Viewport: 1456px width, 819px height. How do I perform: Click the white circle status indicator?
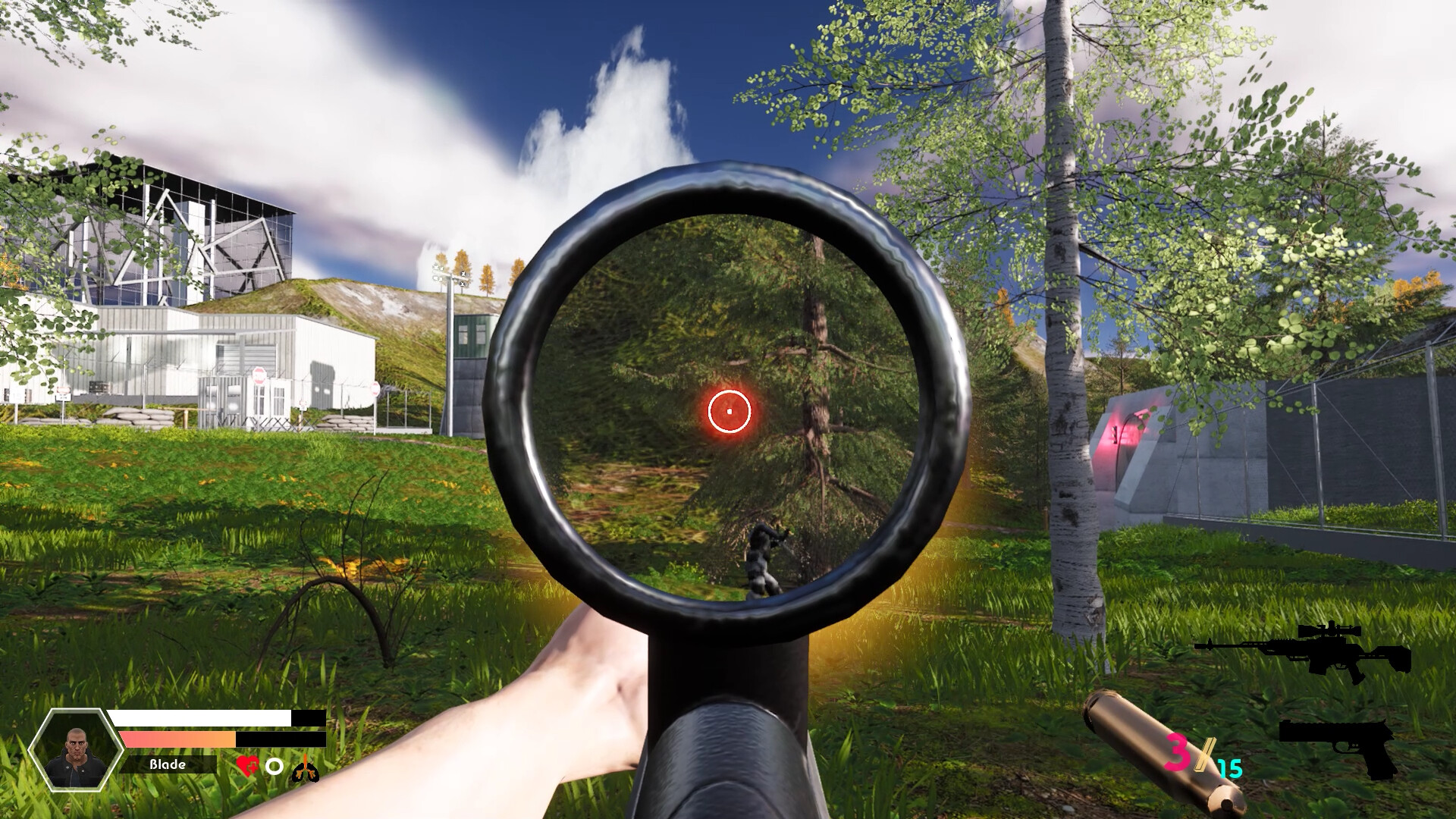click(274, 766)
